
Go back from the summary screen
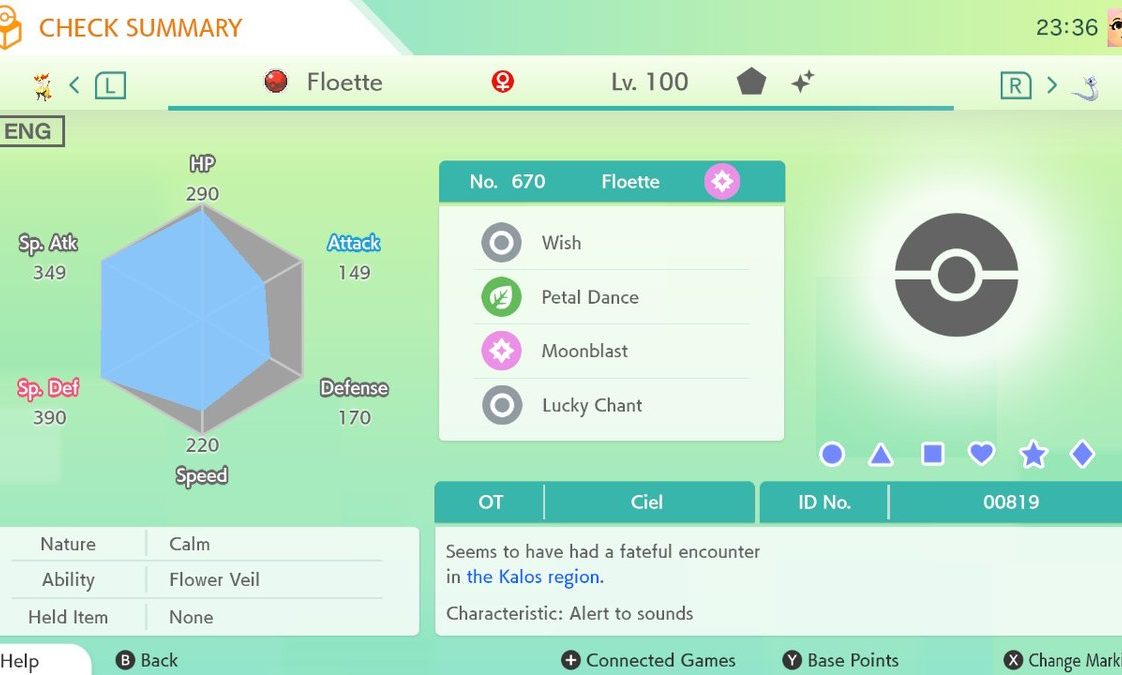pos(148,660)
